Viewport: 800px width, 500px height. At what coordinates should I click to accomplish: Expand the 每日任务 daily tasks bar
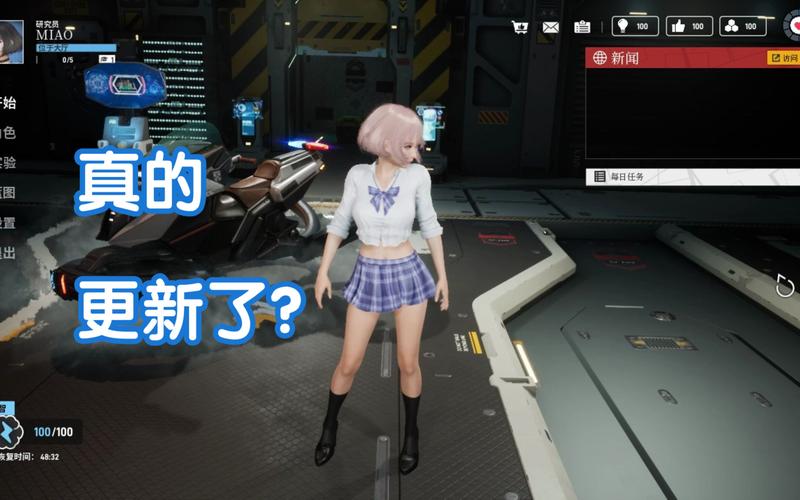690,176
